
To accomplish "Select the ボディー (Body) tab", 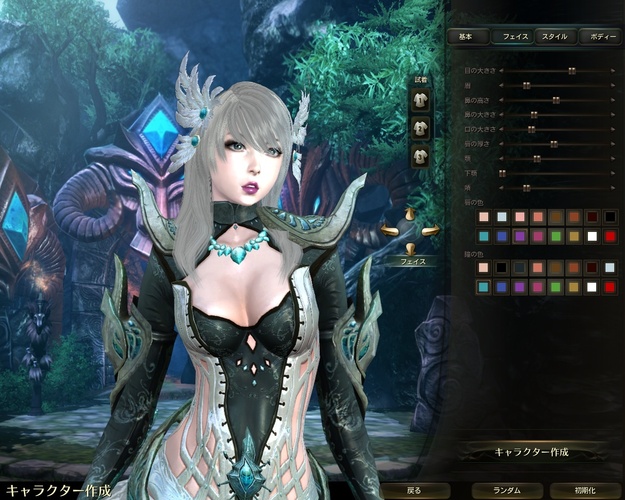I will (x=603, y=36).
